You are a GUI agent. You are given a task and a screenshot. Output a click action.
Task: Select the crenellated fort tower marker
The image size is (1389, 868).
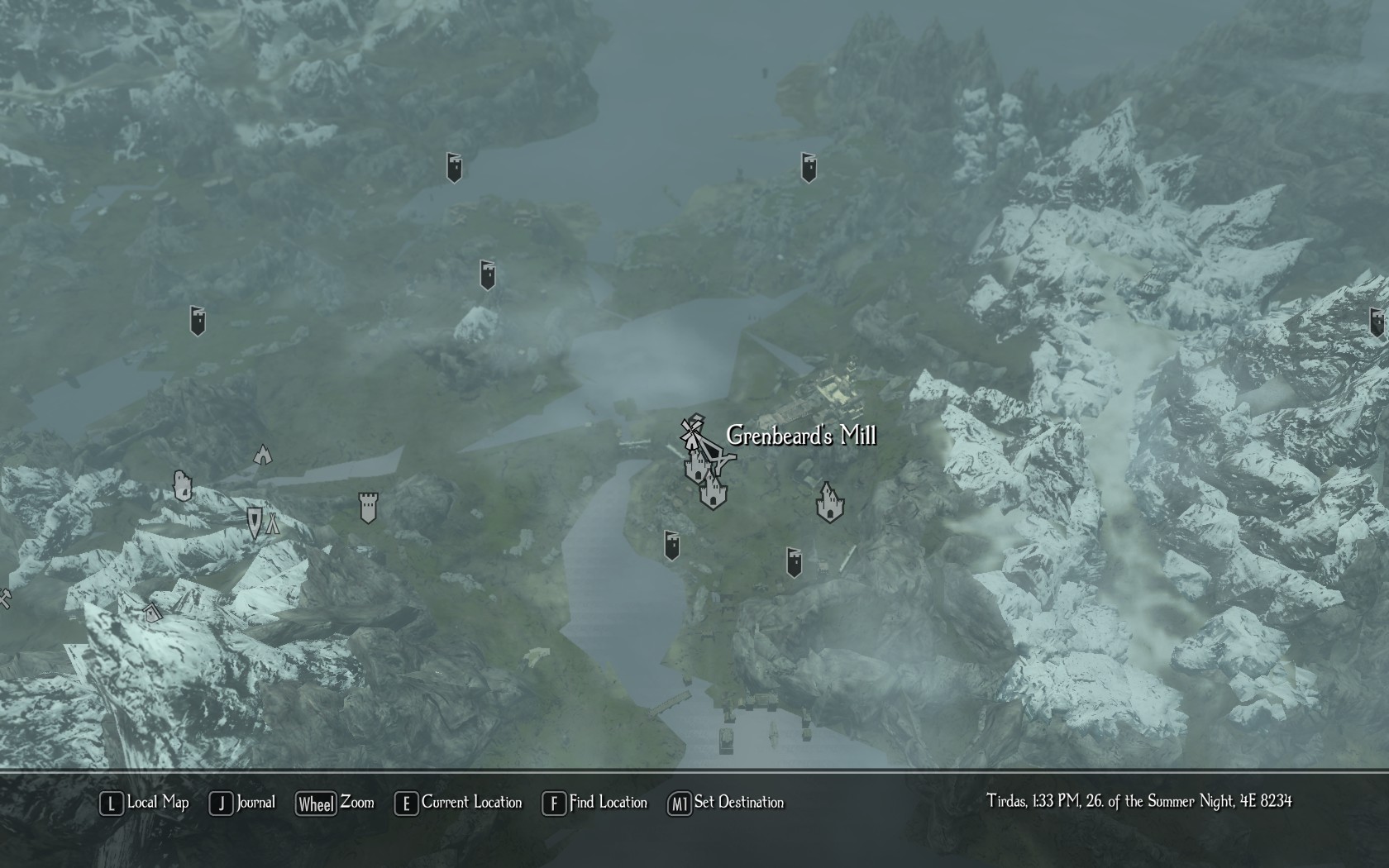pyautogui.click(x=368, y=508)
